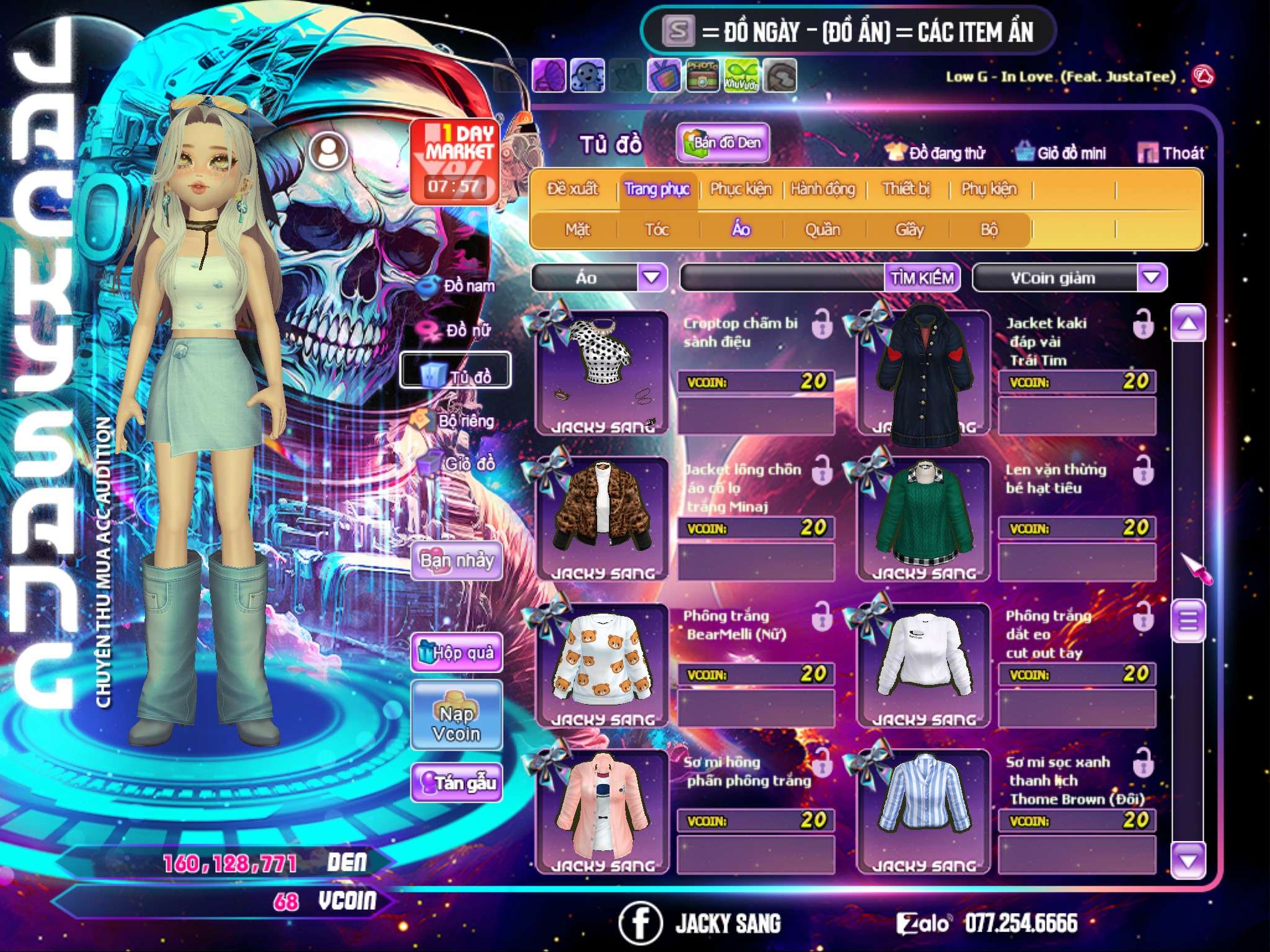
Task: Switch to the Tóc subcategory
Action: coord(657,230)
